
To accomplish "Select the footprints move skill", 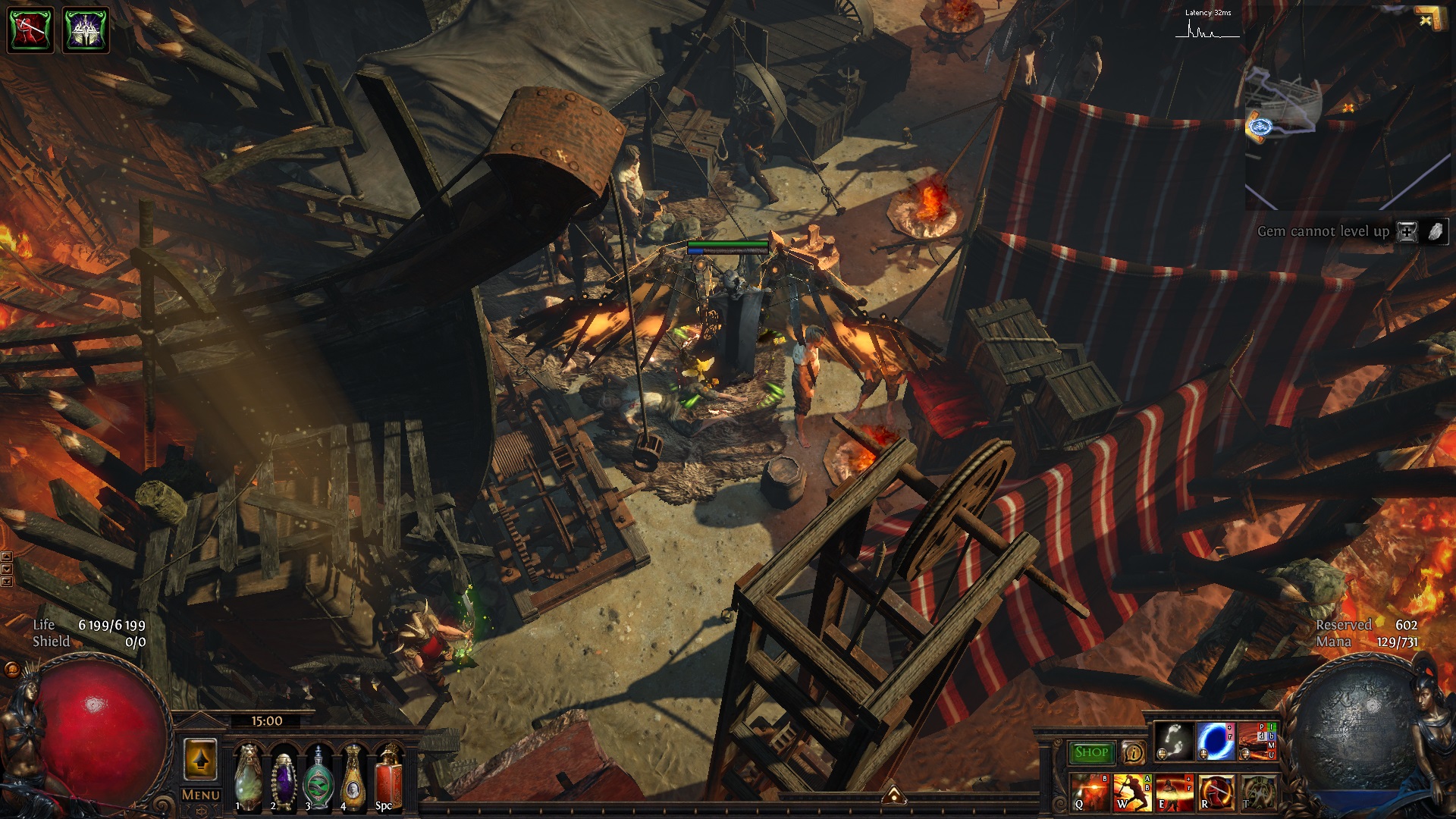I will click(1173, 741).
